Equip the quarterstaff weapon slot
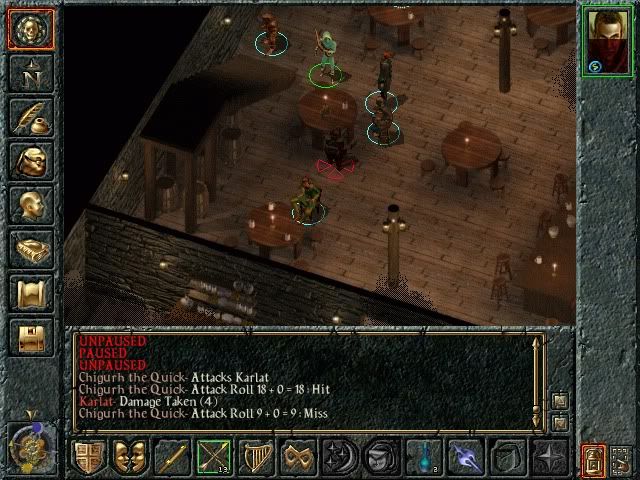640x480 pixels. 172,458
